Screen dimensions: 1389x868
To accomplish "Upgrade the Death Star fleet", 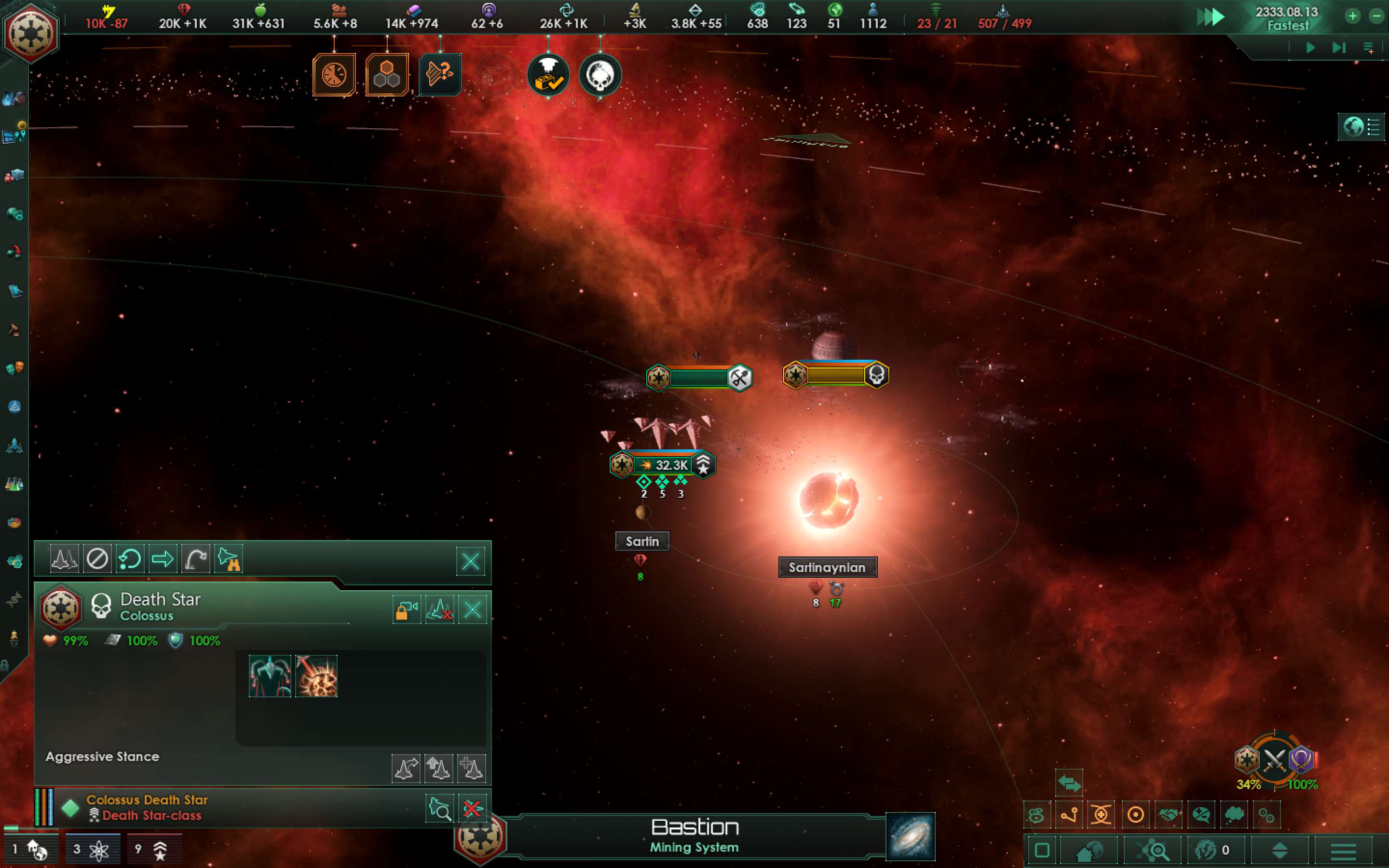I will pos(439,768).
